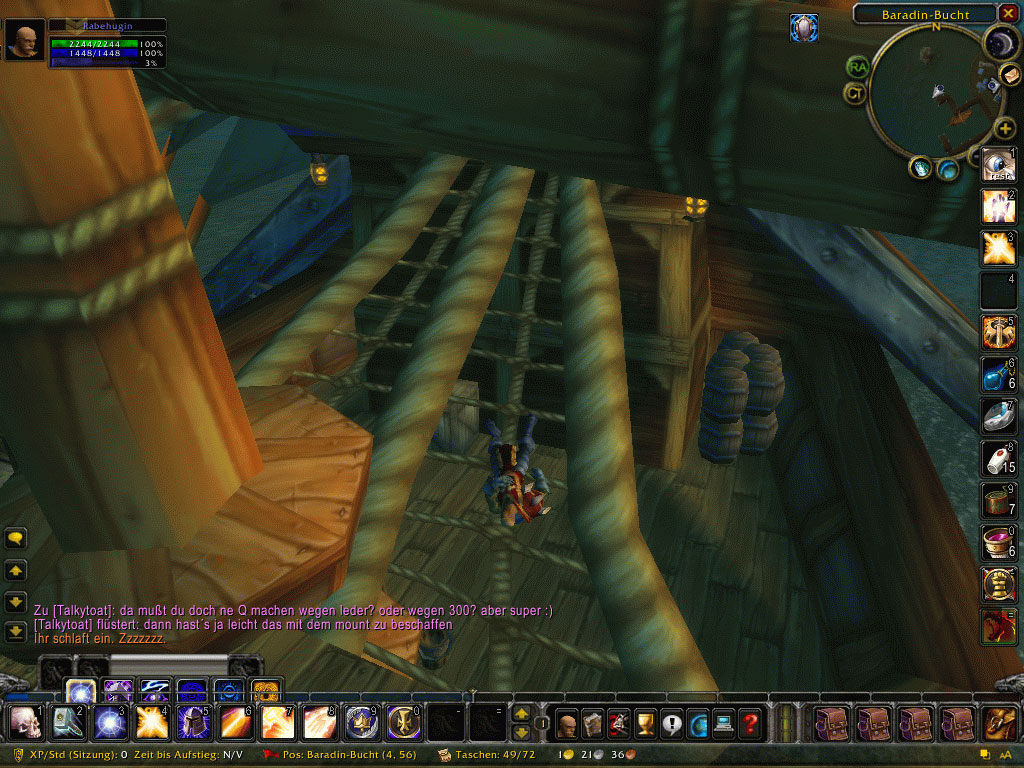This screenshot has width=1024, height=768.
Task: Open the chat speech bubble menu button
Action: point(16,539)
